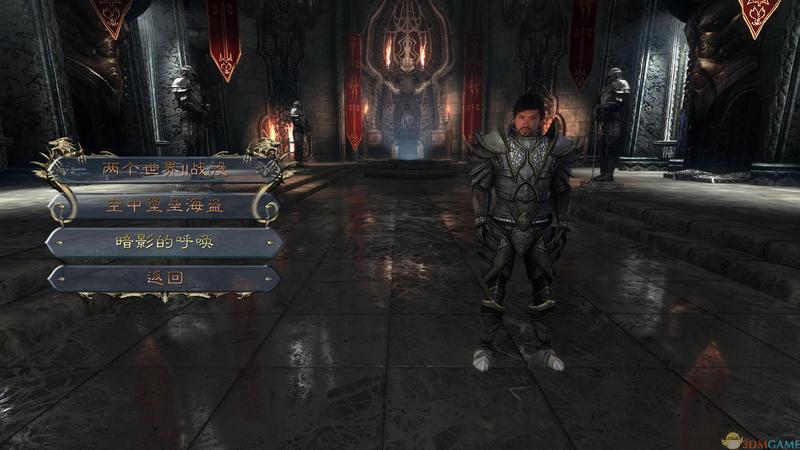
Task: Select the 两个世界II战役 campaign entry
Action: click(165, 170)
